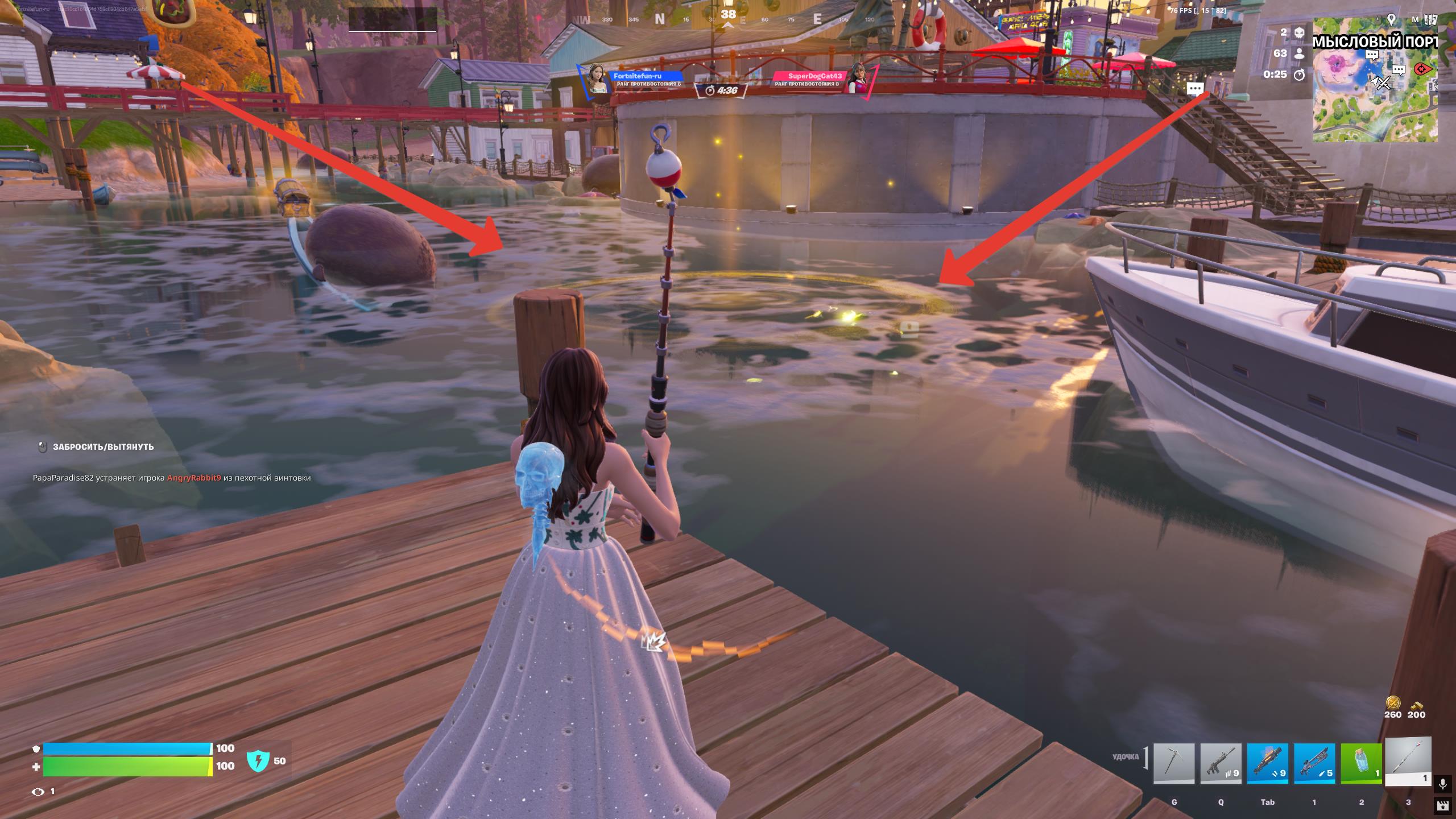The image size is (1456, 819).
Task: Equip the blue weapon with 5 ammo
Action: pyautogui.click(x=1314, y=763)
